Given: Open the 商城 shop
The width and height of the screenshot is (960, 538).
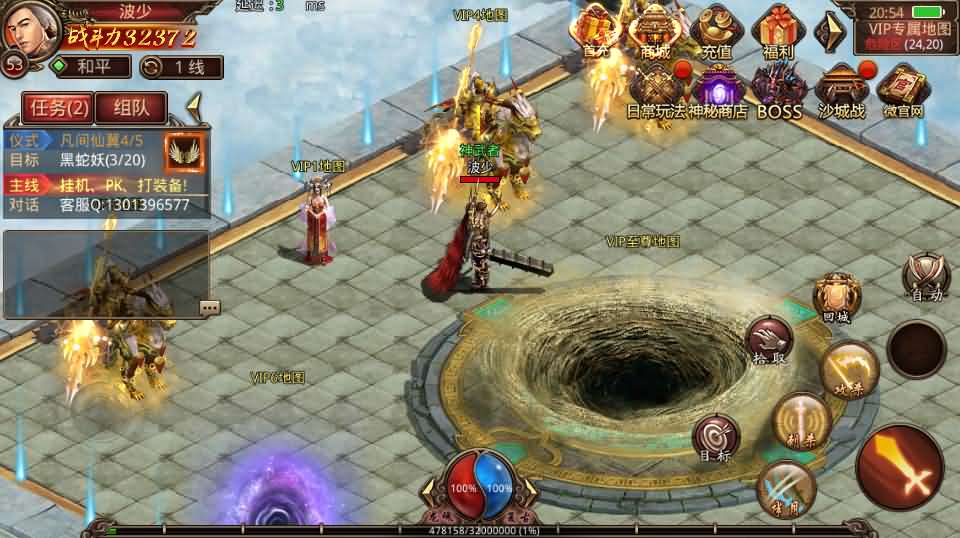Looking at the screenshot, I should tap(656, 30).
